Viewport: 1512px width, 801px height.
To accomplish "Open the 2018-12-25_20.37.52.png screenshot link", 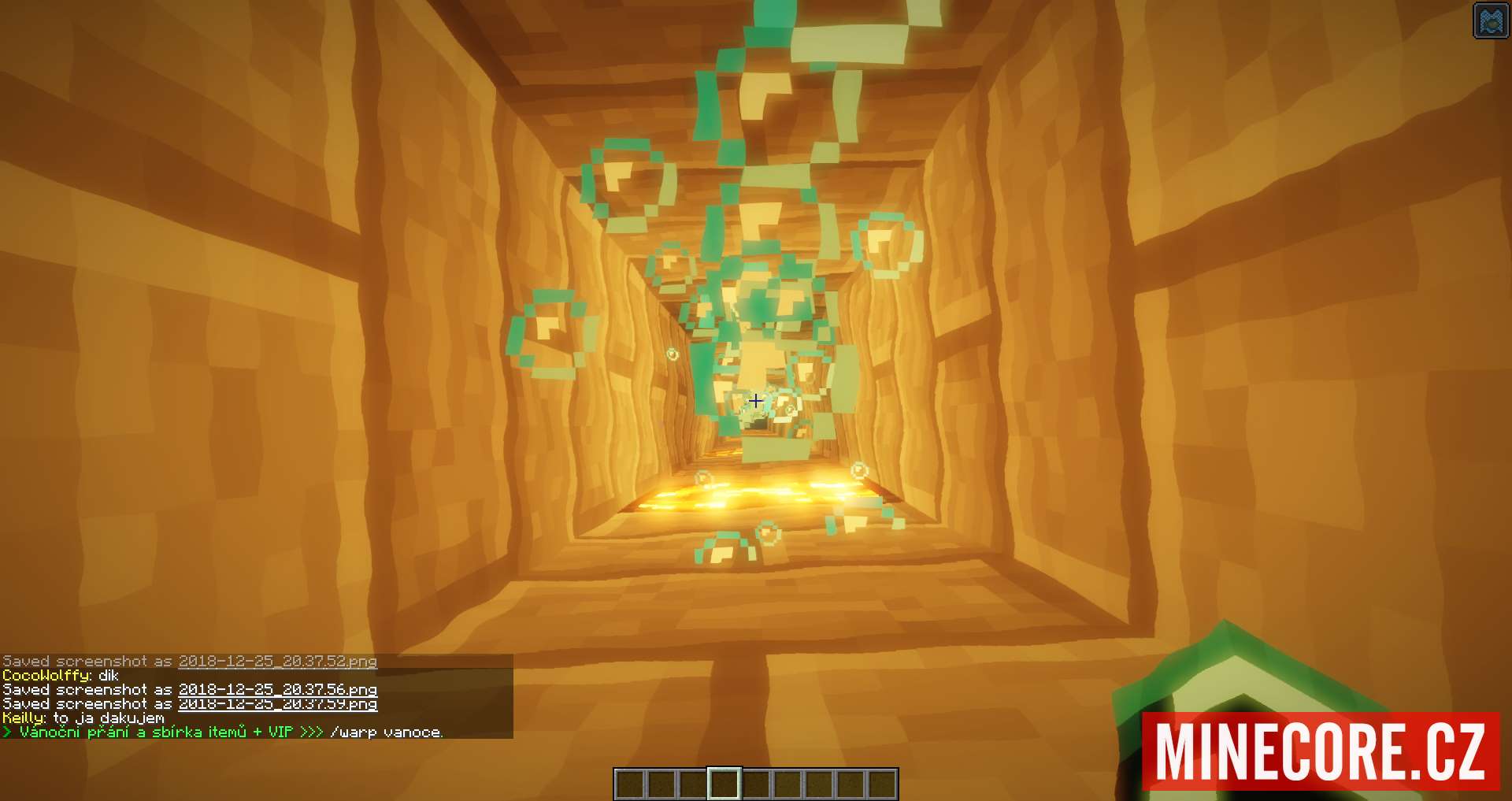I will (277, 662).
